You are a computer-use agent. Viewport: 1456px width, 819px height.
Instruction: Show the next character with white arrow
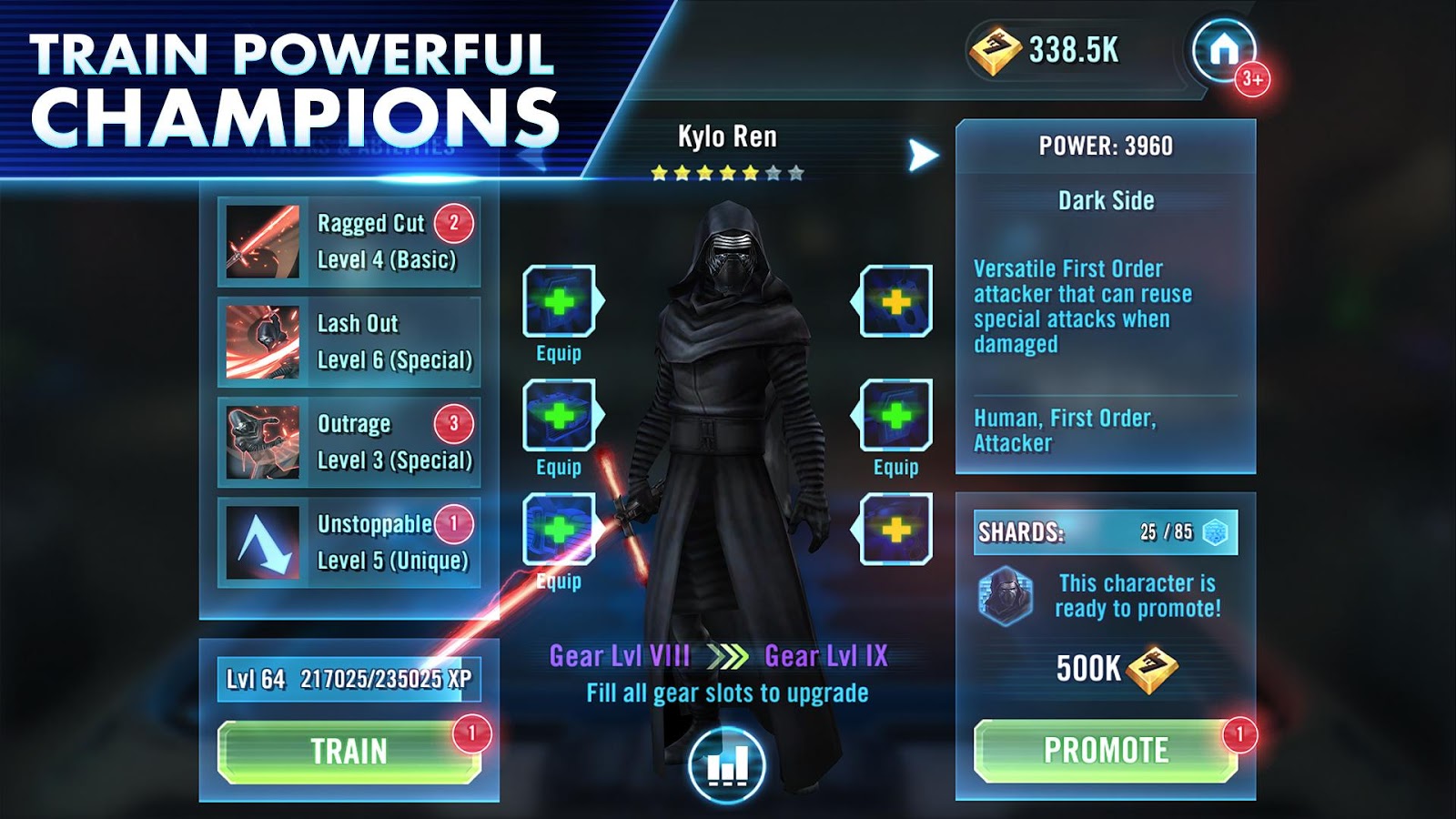pos(923,156)
